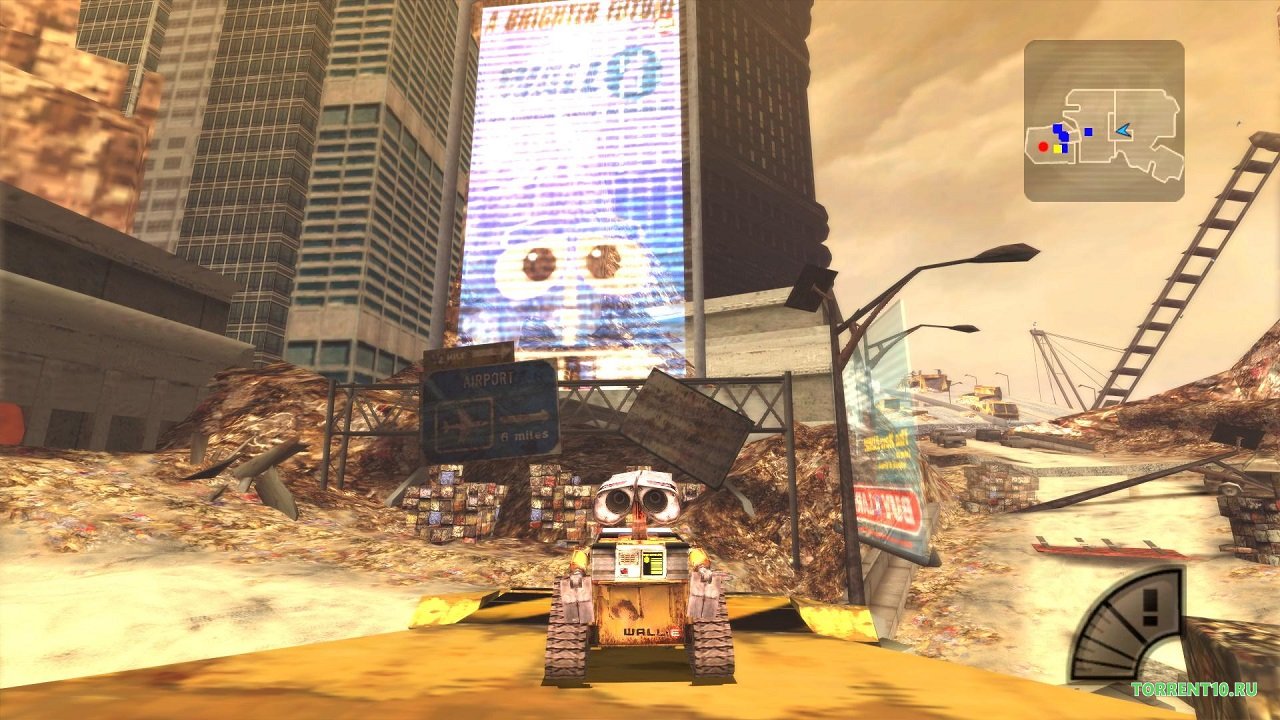Image resolution: width=1280 pixels, height=720 pixels.
Task: Choose the lone blue square minimap marker
Action: click(1088, 131)
